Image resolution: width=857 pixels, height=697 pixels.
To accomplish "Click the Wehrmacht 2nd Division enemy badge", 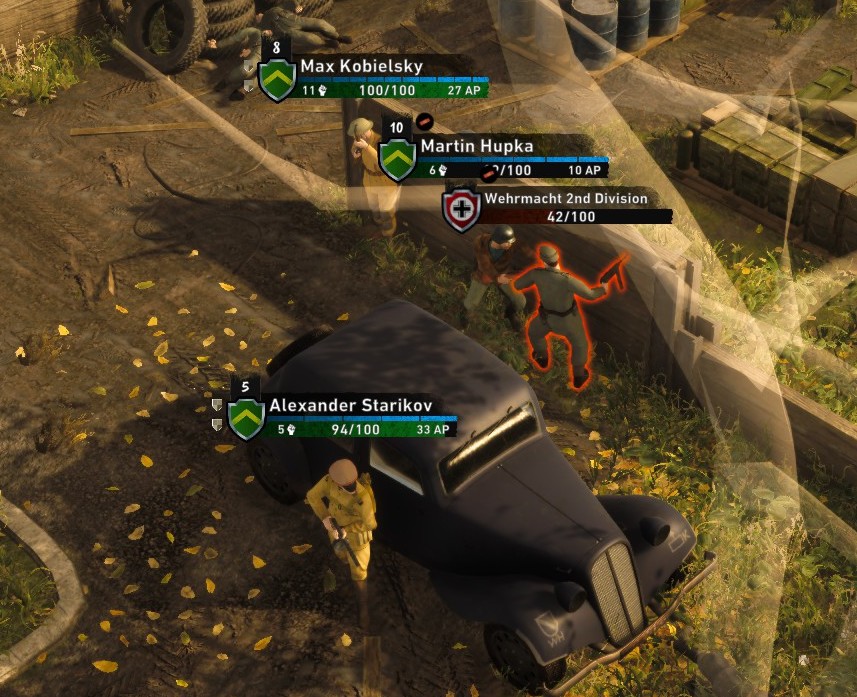I will 461,210.
